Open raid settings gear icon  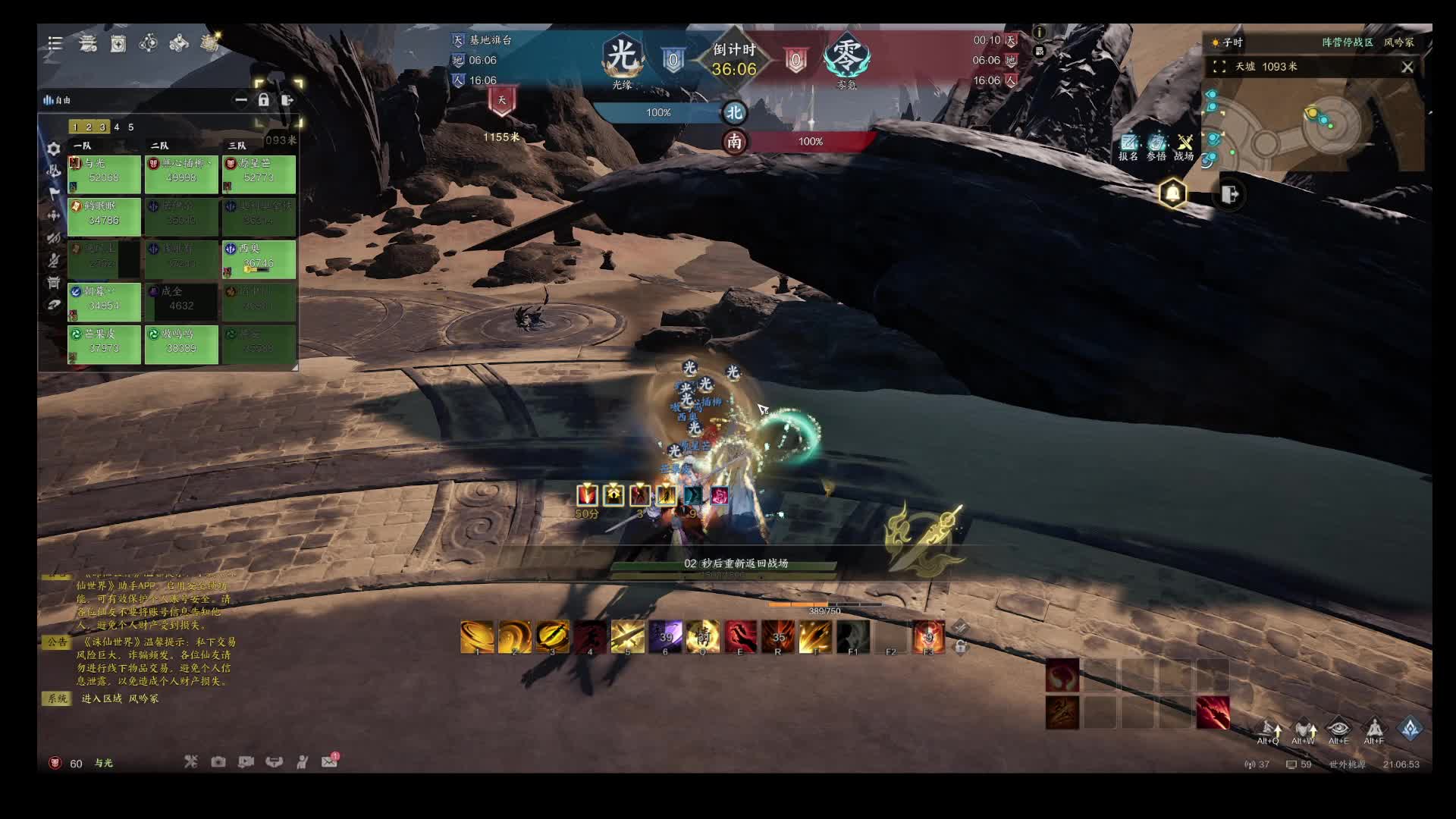click(x=54, y=149)
